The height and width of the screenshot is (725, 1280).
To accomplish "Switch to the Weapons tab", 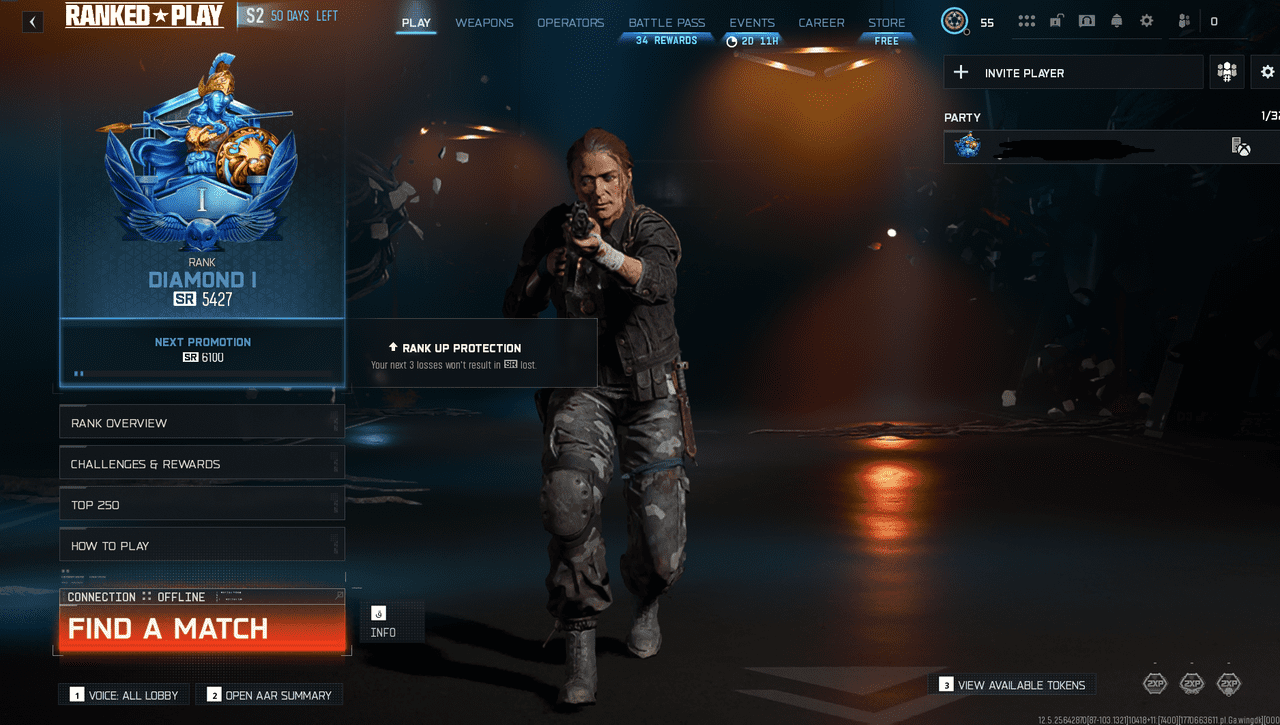I will click(484, 22).
